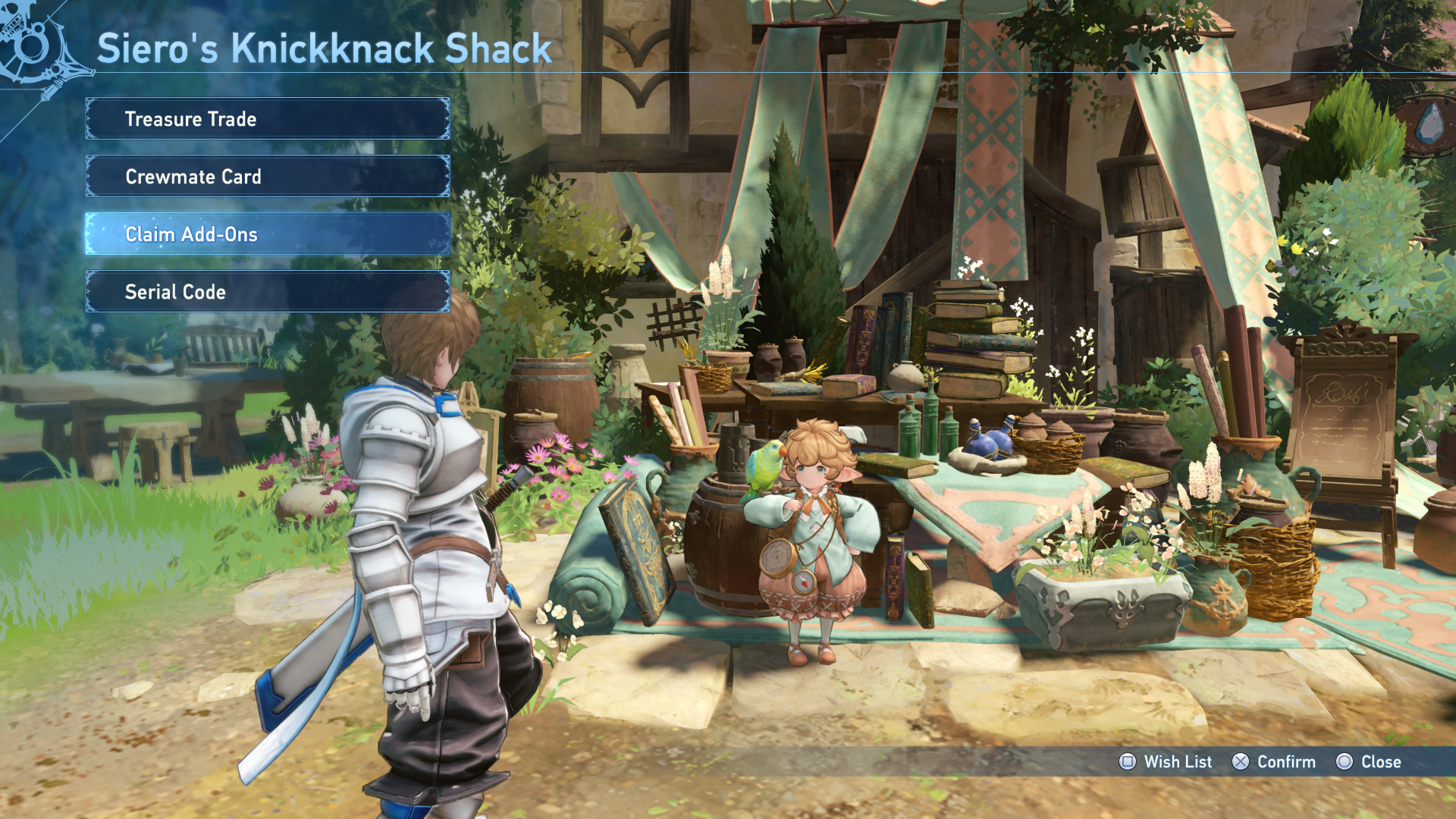Viewport: 1456px width, 819px height.
Task: Open the Treasure Trade menu
Action: (267, 119)
